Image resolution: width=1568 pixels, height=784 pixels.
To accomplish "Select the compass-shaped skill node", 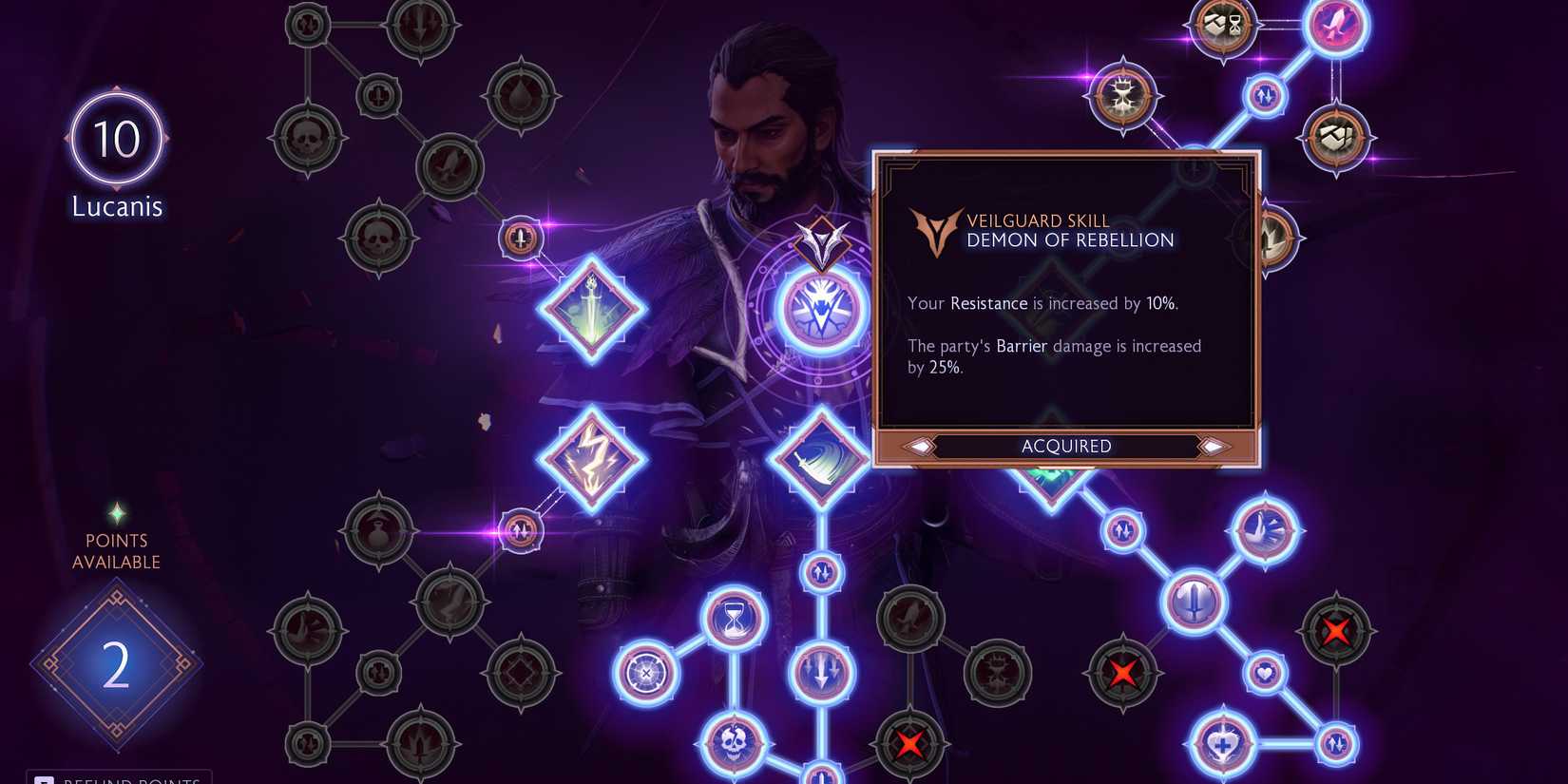I will click(x=646, y=675).
